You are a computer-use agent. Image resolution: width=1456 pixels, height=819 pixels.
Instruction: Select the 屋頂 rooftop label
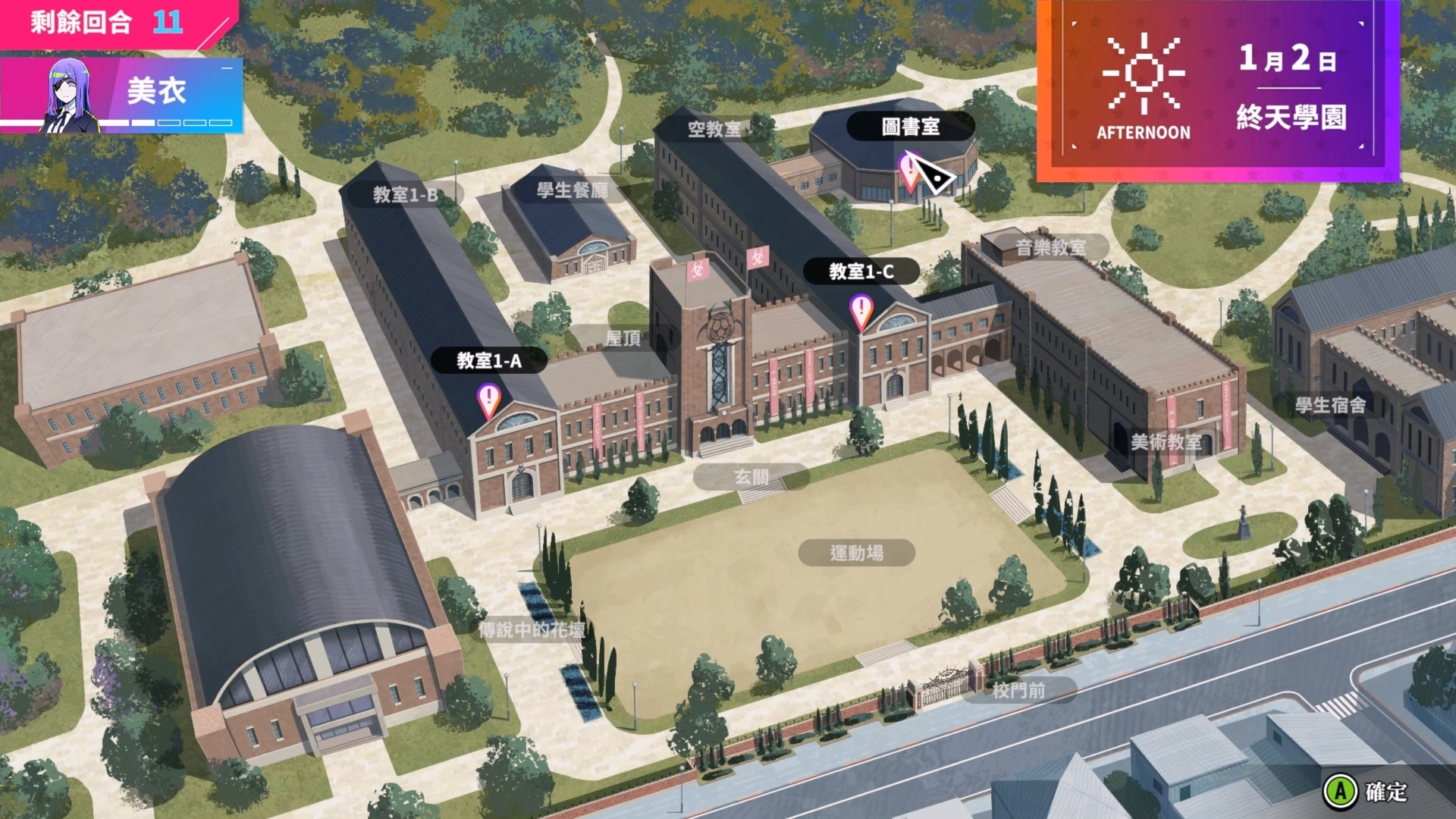(x=623, y=338)
